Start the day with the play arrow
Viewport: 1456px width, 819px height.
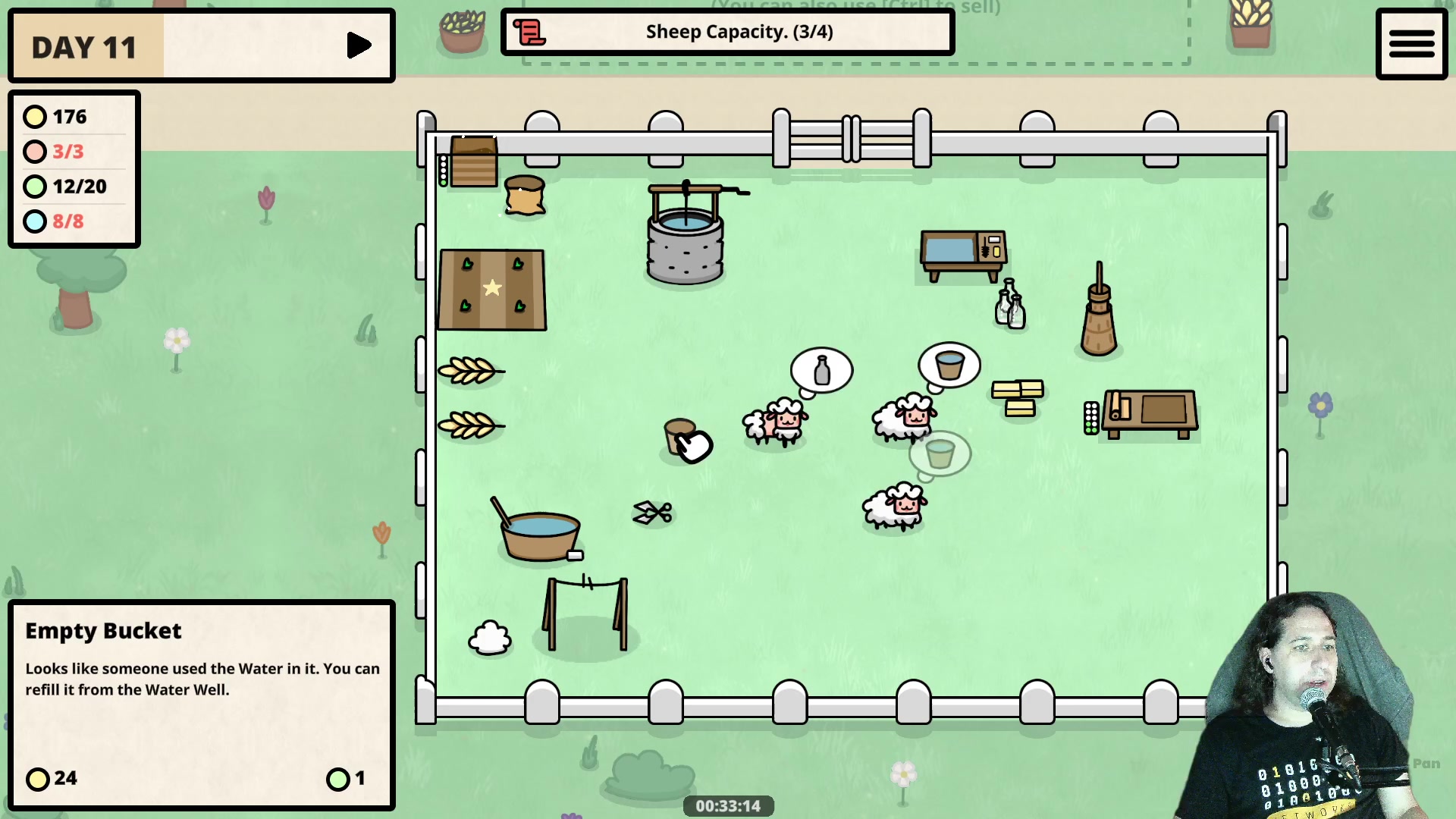[358, 46]
